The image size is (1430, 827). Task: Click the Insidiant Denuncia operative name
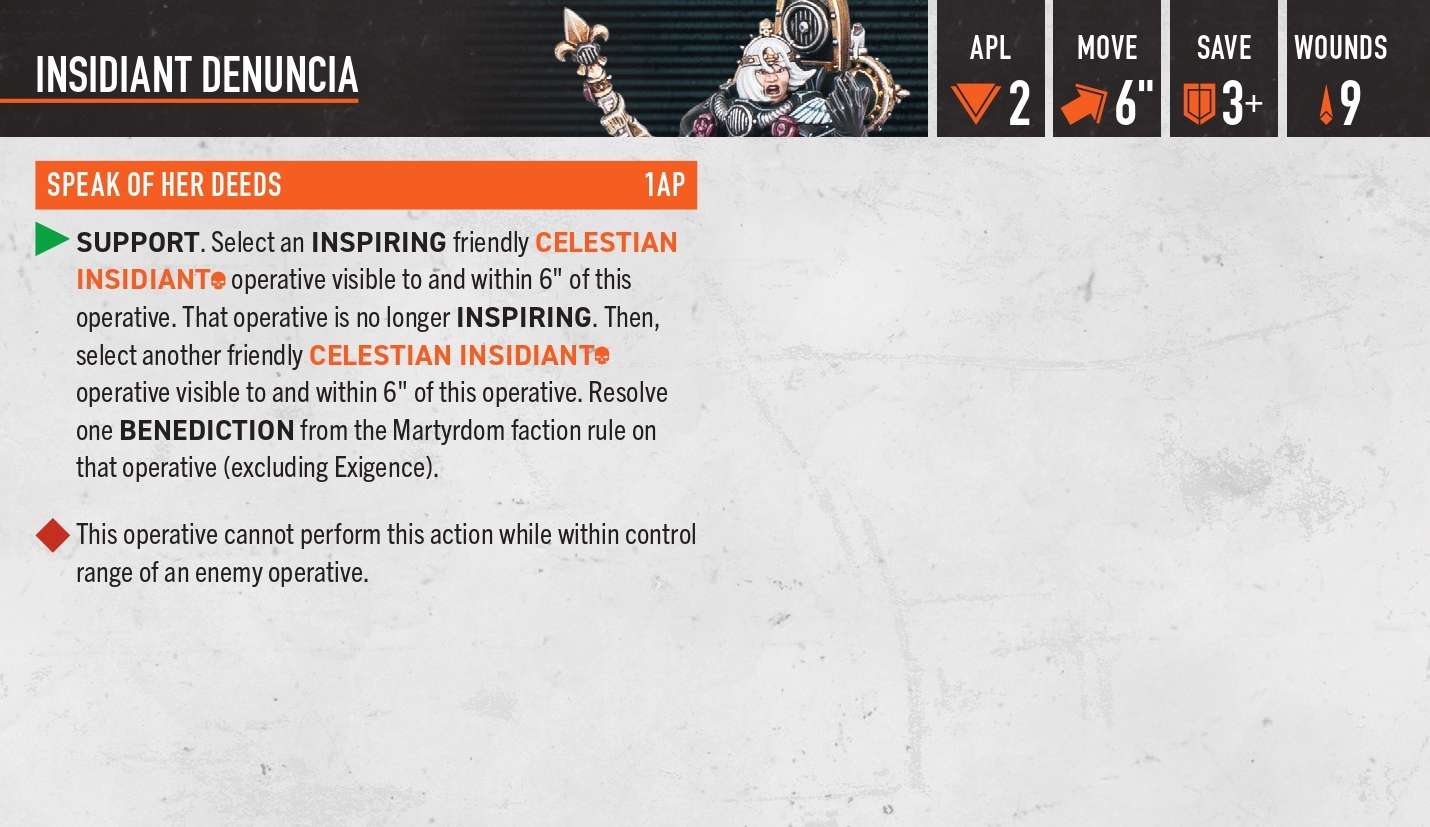coord(196,76)
